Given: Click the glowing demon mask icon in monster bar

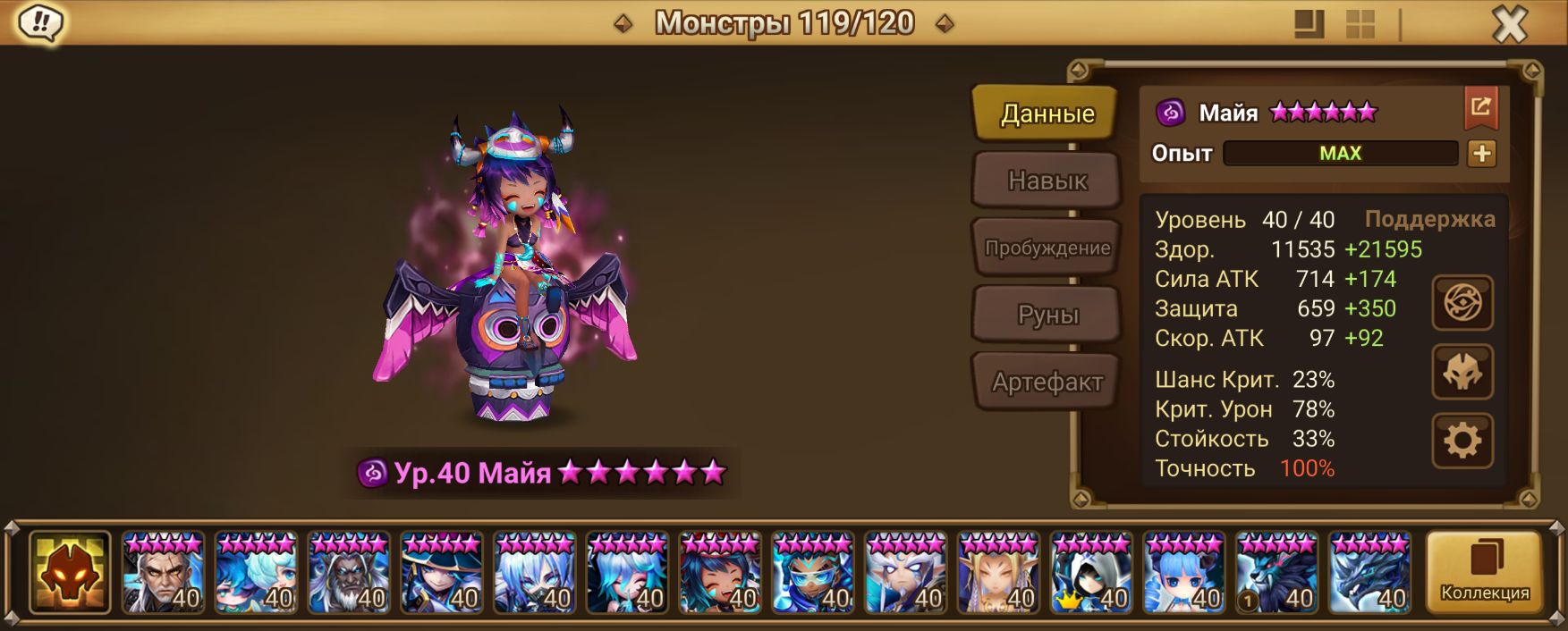Looking at the screenshot, I should 70,572.
